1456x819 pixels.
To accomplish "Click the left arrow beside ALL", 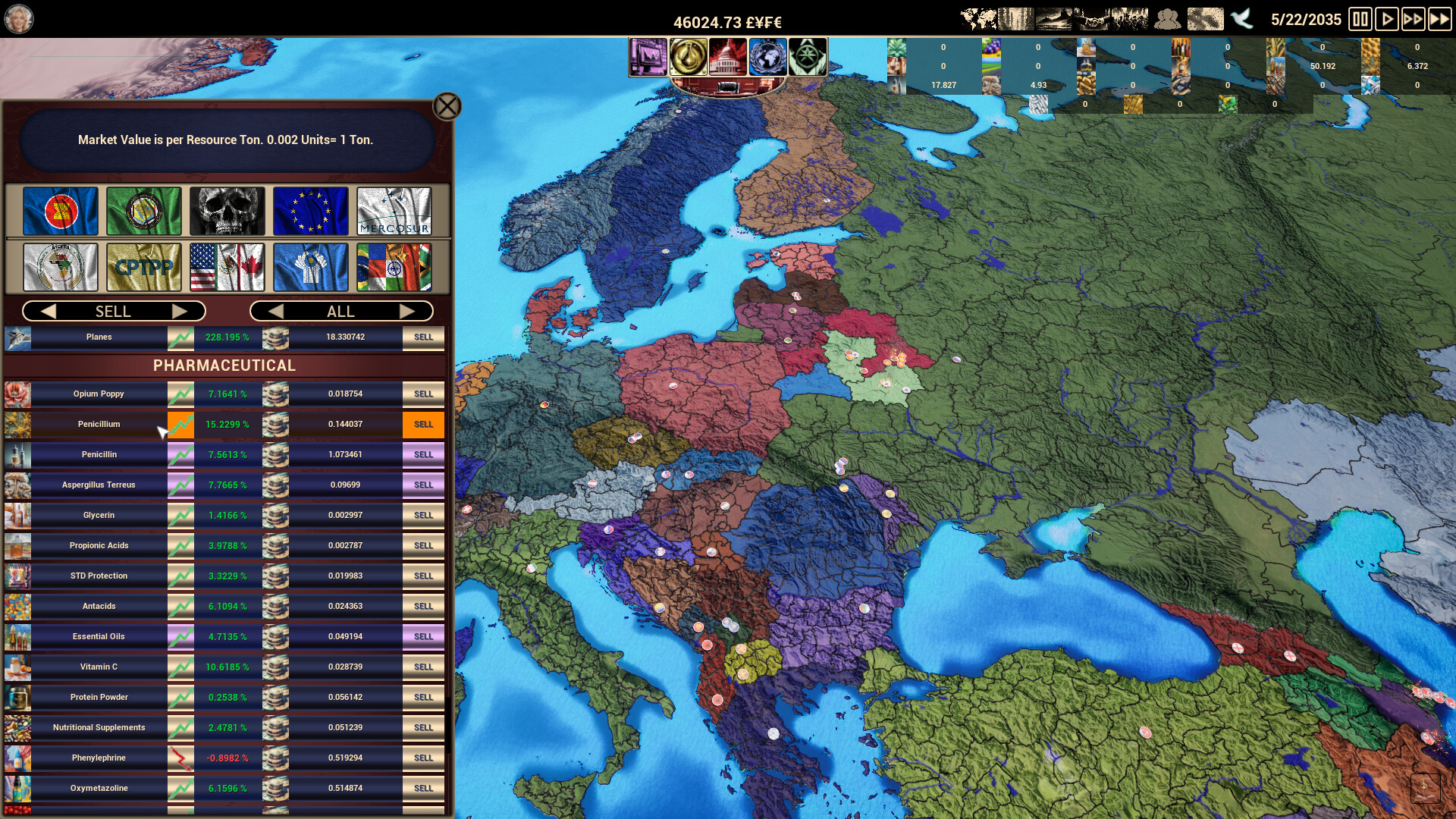I will (277, 311).
